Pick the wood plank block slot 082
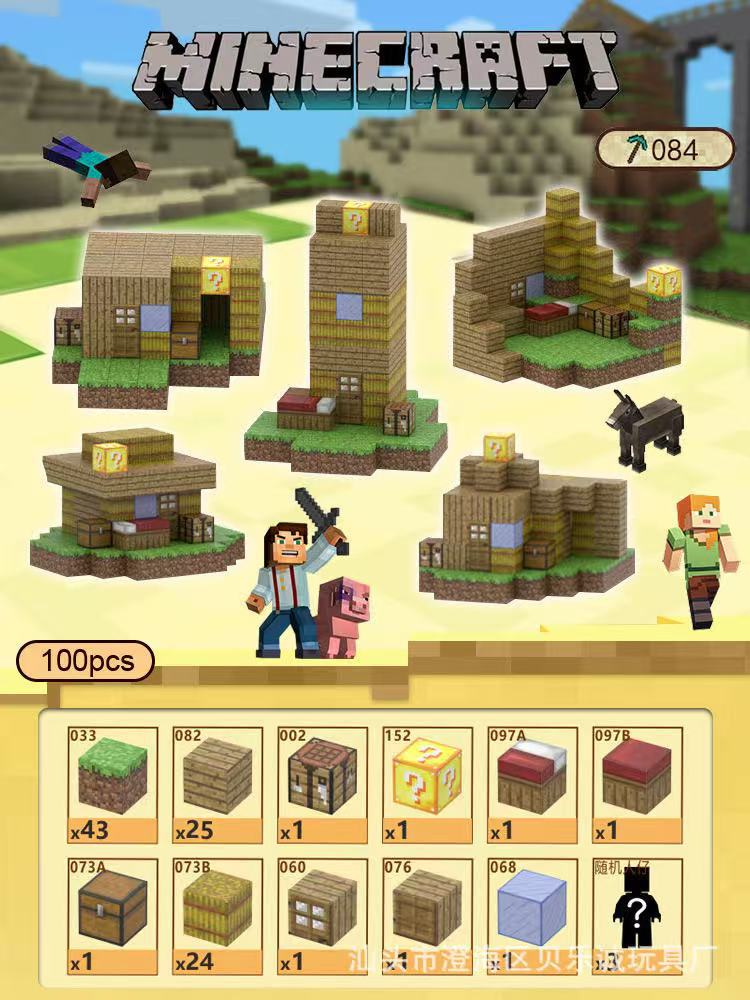750x1000 pixels. (217, 785)
